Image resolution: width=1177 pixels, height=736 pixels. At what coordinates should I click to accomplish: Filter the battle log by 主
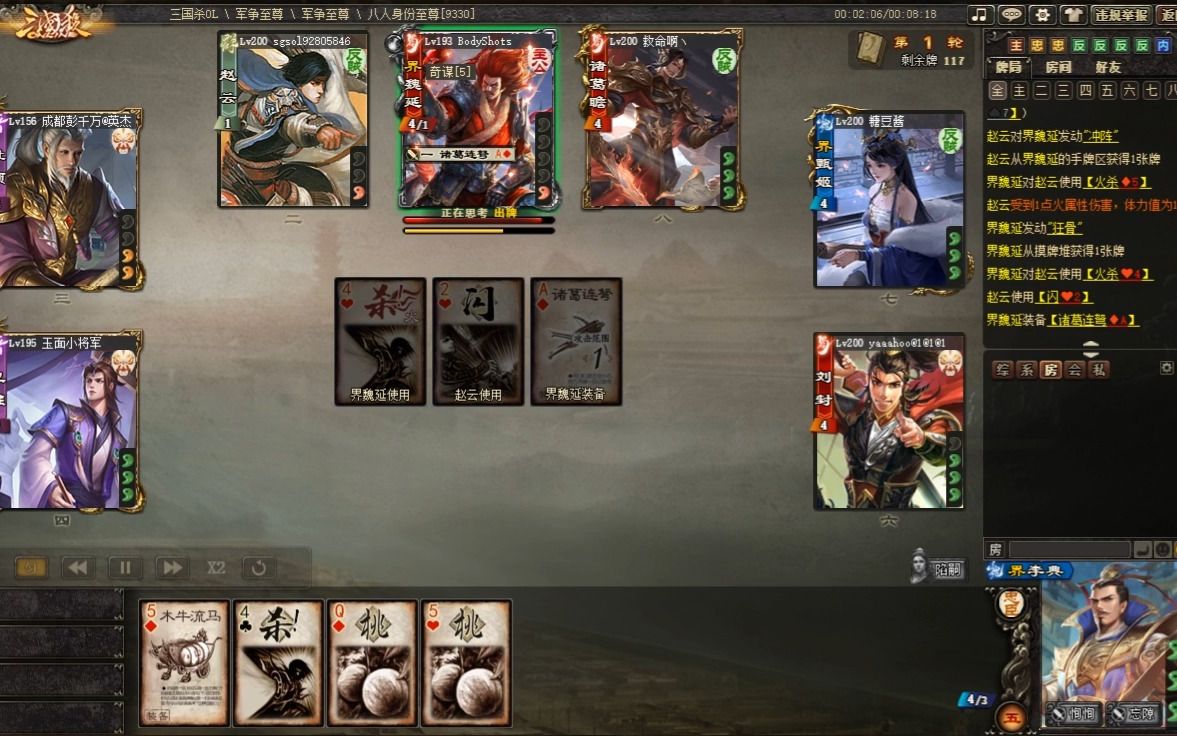(x=1019, y=91)
